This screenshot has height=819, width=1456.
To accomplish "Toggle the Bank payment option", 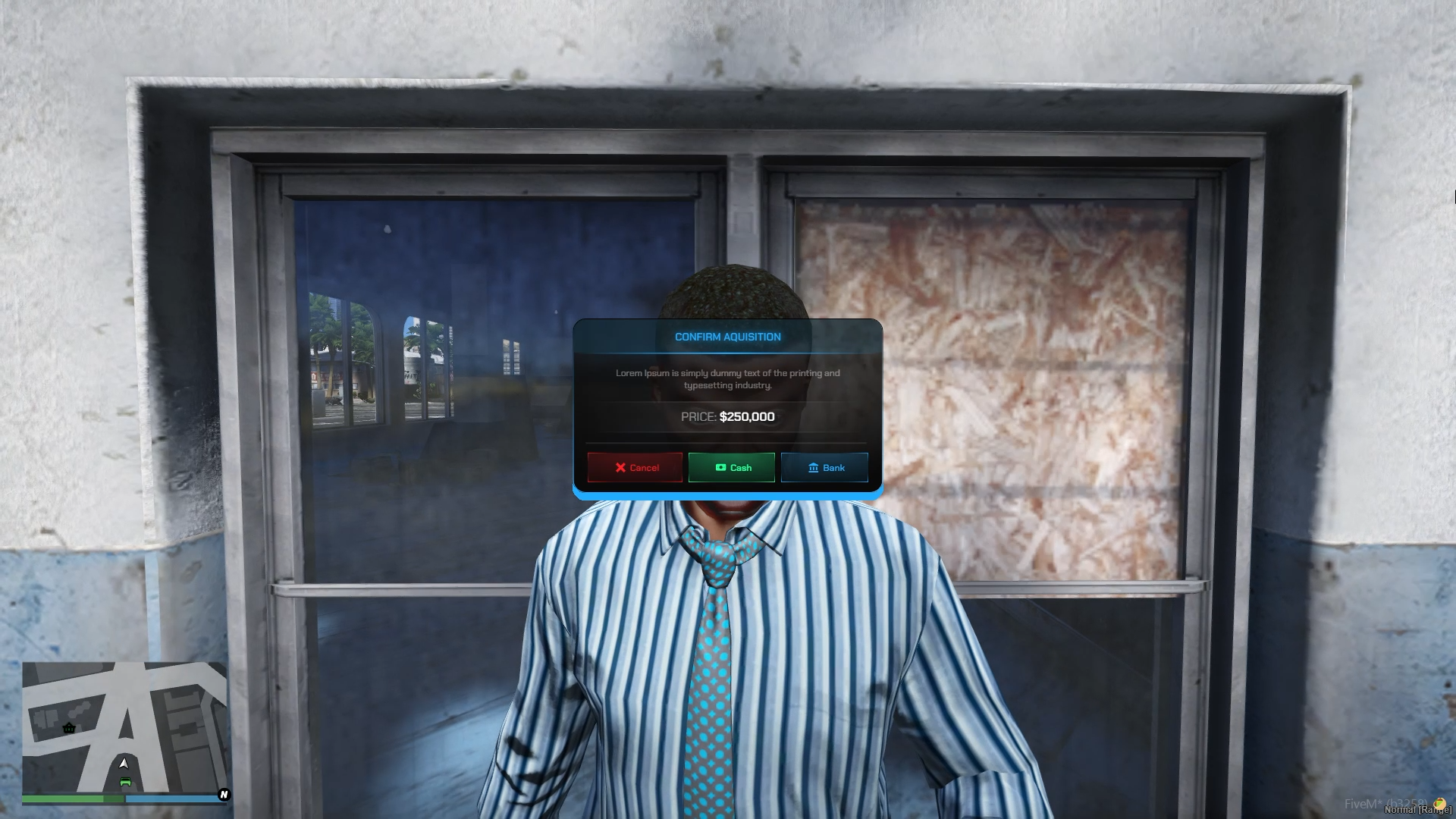I will point(824,468).
